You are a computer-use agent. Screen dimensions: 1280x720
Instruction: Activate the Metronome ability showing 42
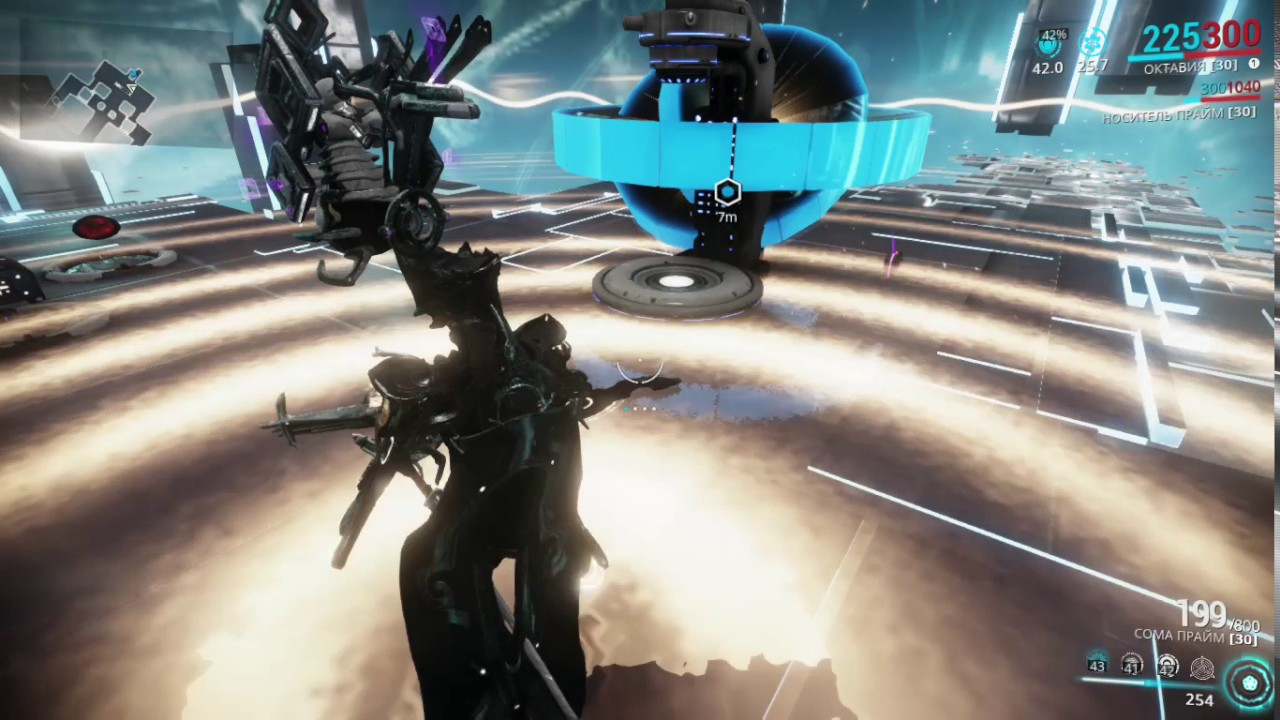point(1167,665)
